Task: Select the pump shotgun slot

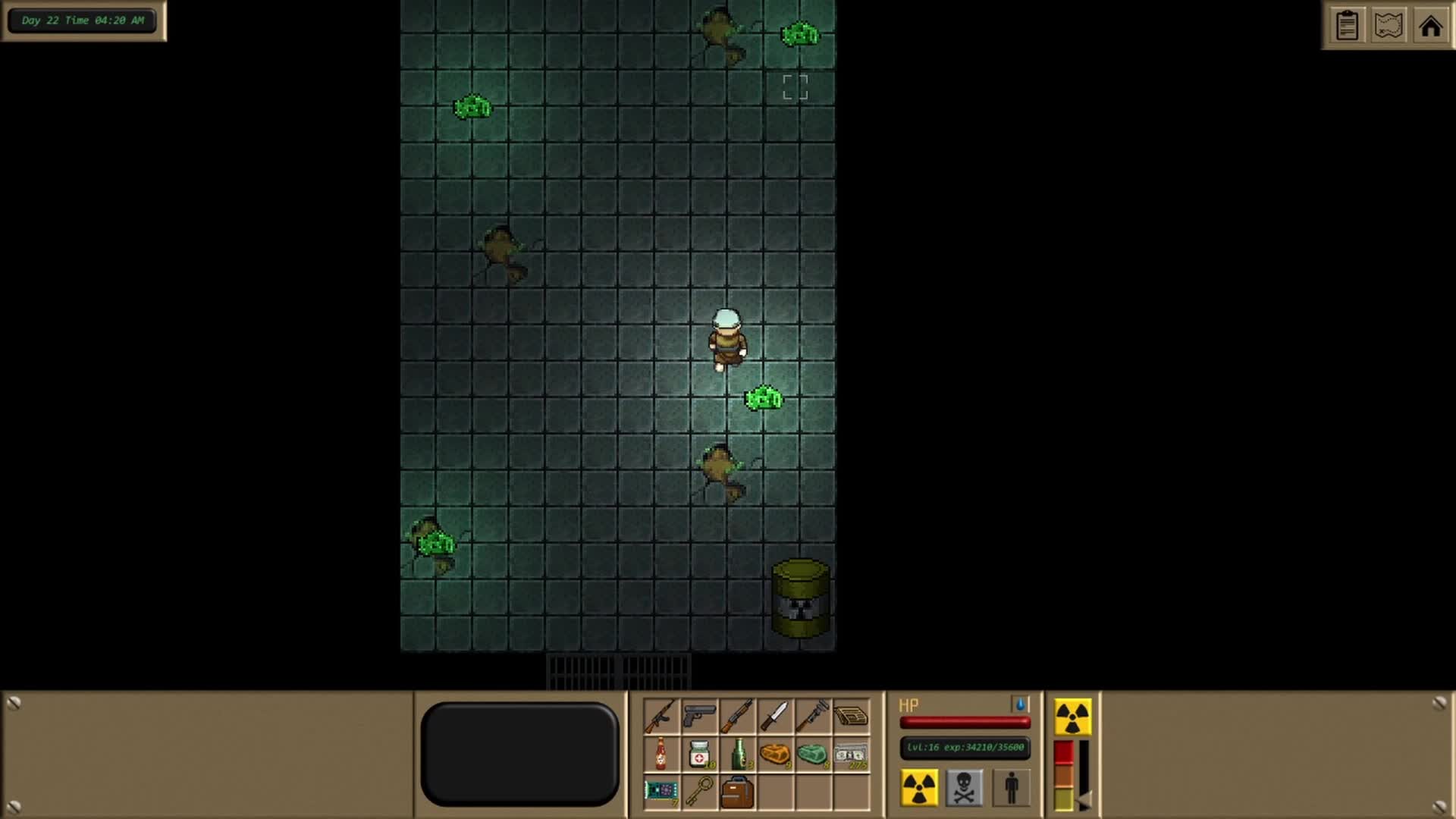Action: pyautogui.click(x=736, y=716)
